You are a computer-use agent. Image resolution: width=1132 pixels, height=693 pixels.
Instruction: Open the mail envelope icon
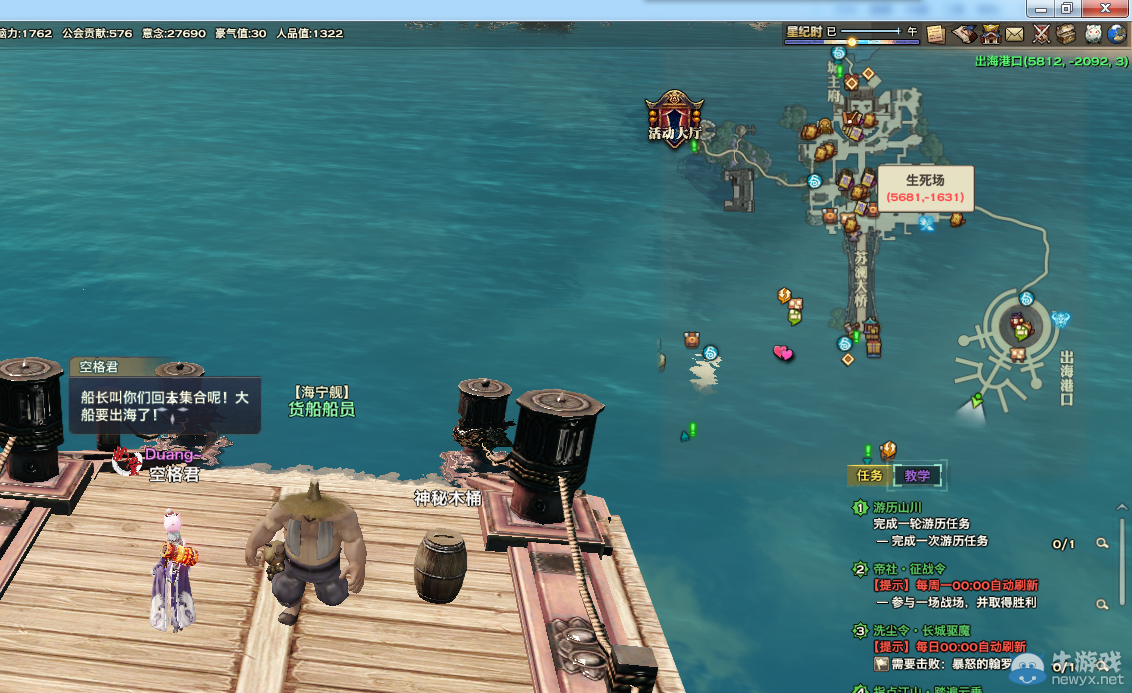coord(1015,34)
